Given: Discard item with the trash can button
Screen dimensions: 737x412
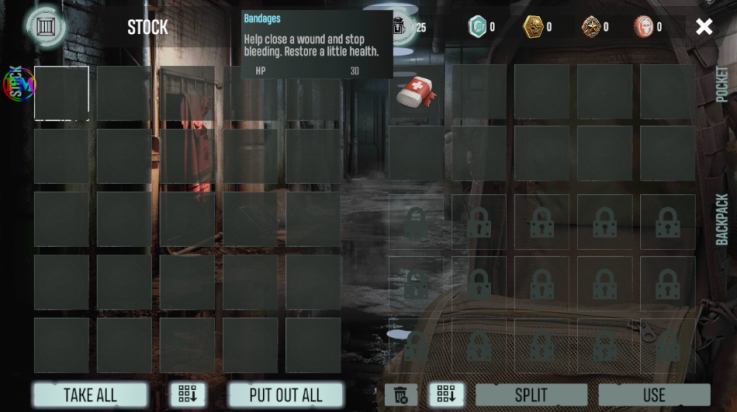Looking at the screenshot, I should [x=400, y=395].
